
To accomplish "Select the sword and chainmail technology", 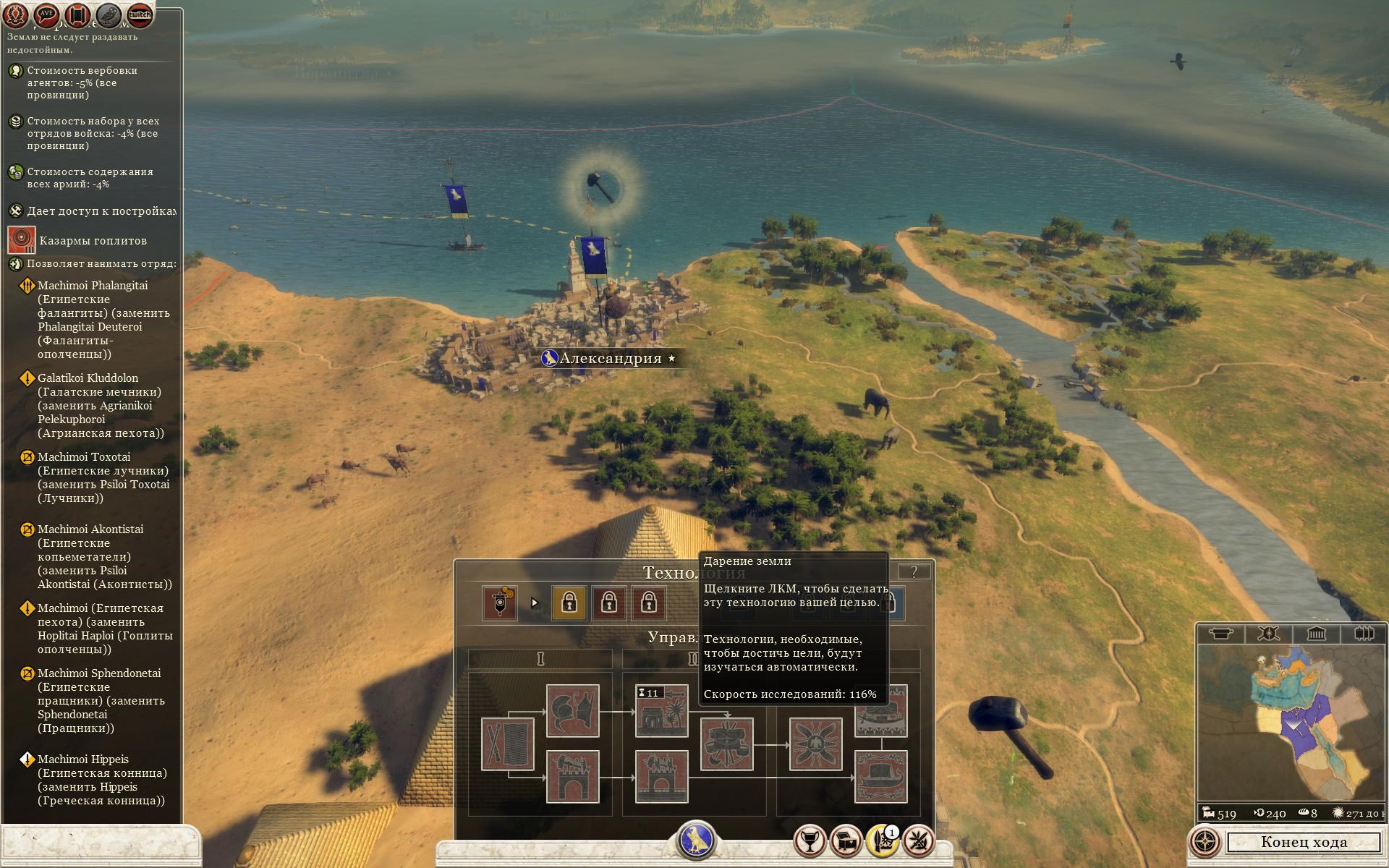I will 507,744.
